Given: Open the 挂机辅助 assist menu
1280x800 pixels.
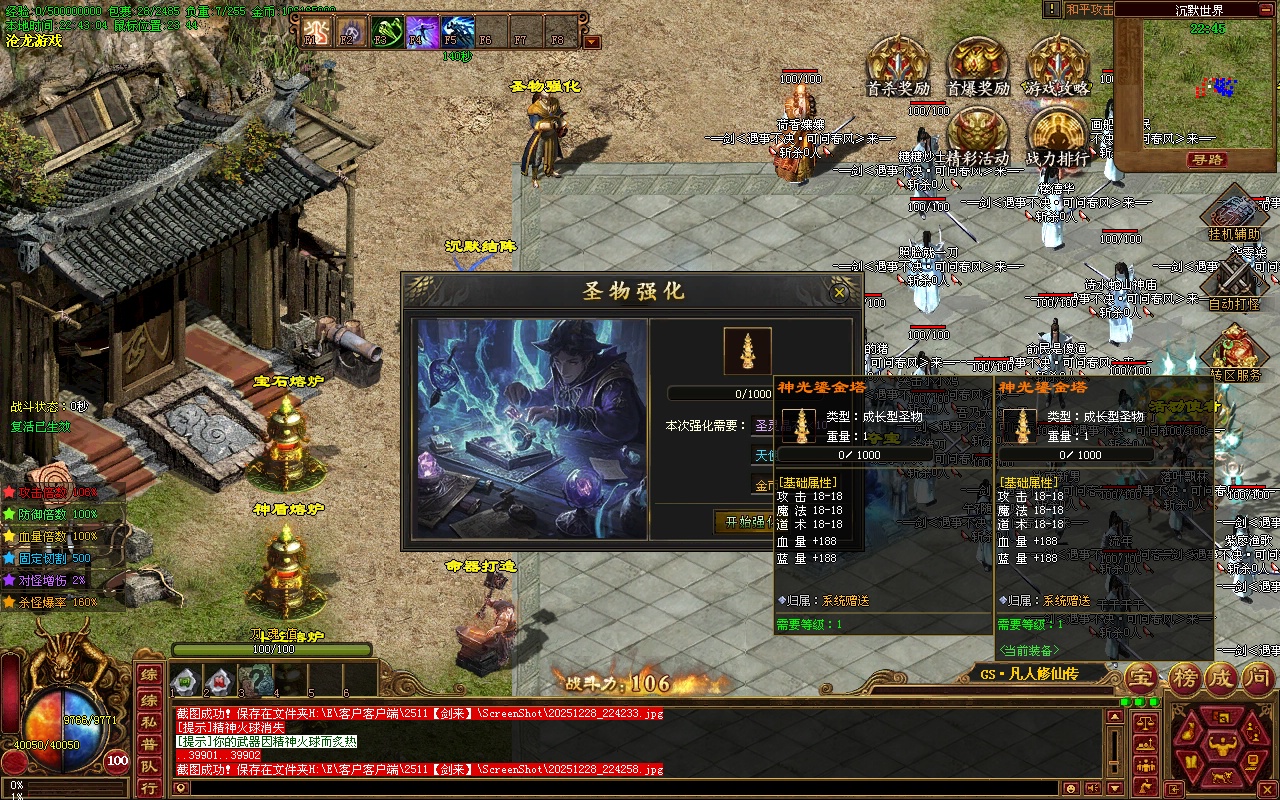Looking at the screenshot, I should [1234, 216].
